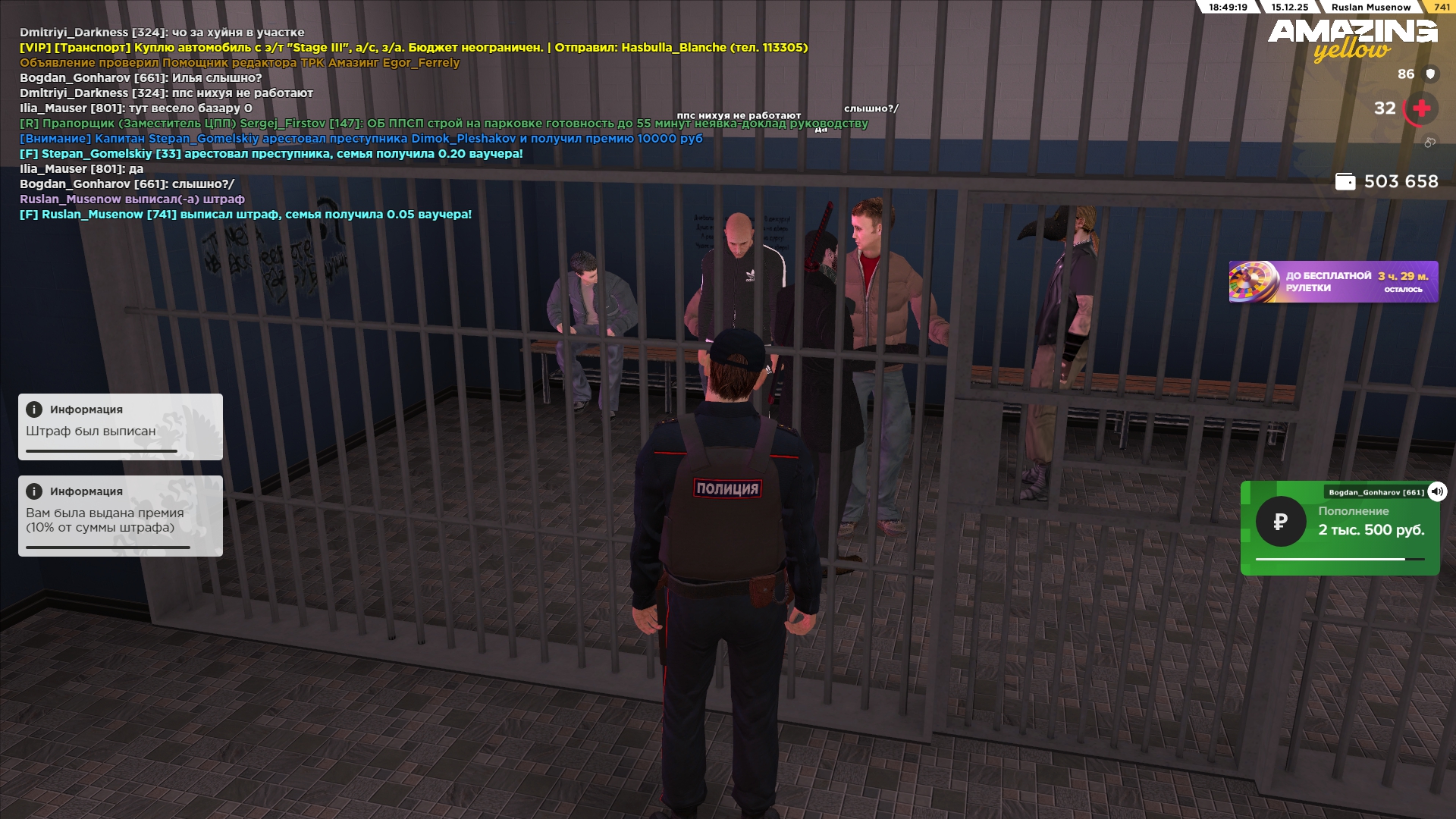Click the green 'Пополнение' payment notification
This screenshot has width=1456, height=819.
pos(1339,529)
